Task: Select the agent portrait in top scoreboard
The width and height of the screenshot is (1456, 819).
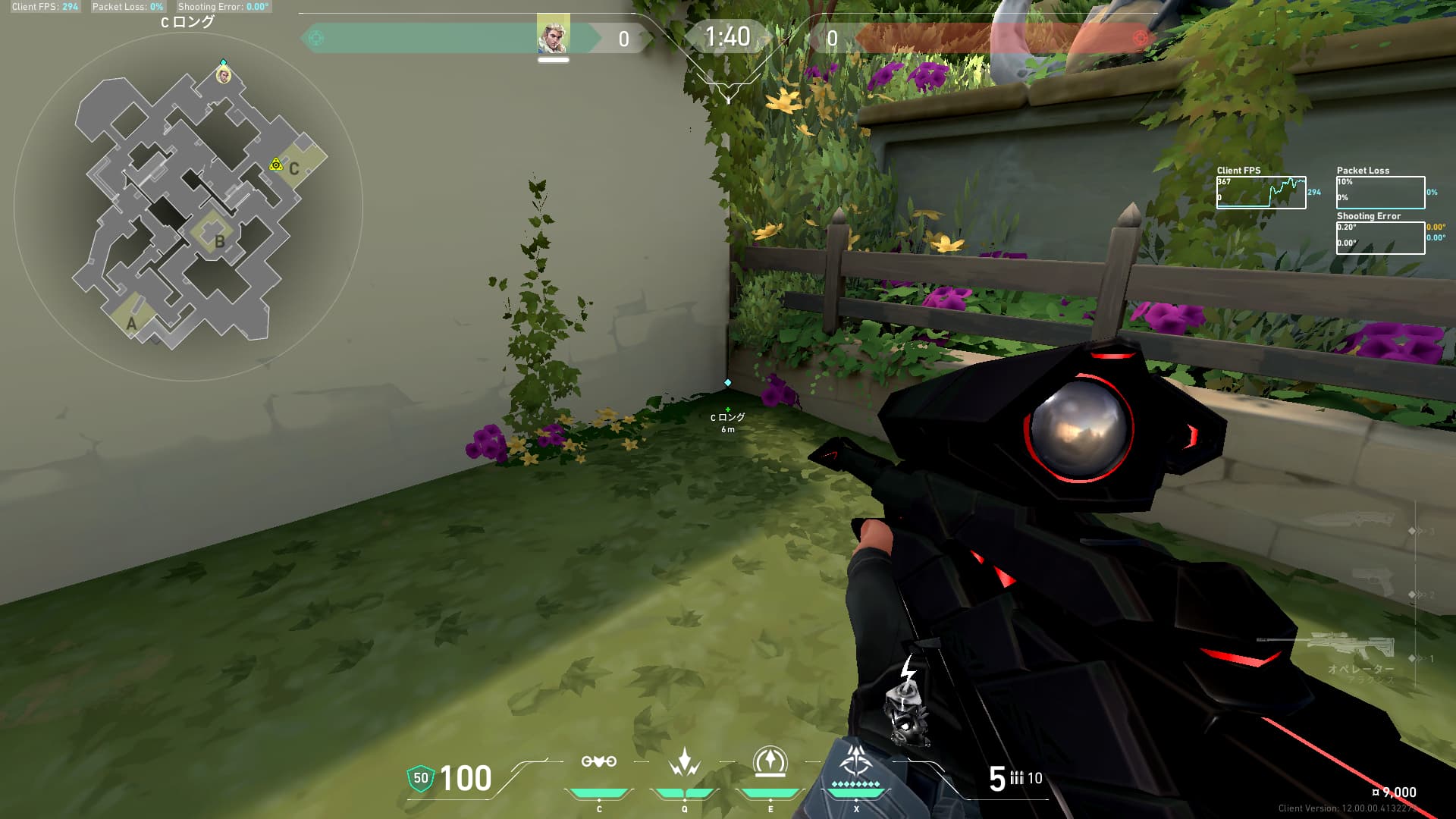Action: click(553, 36)
